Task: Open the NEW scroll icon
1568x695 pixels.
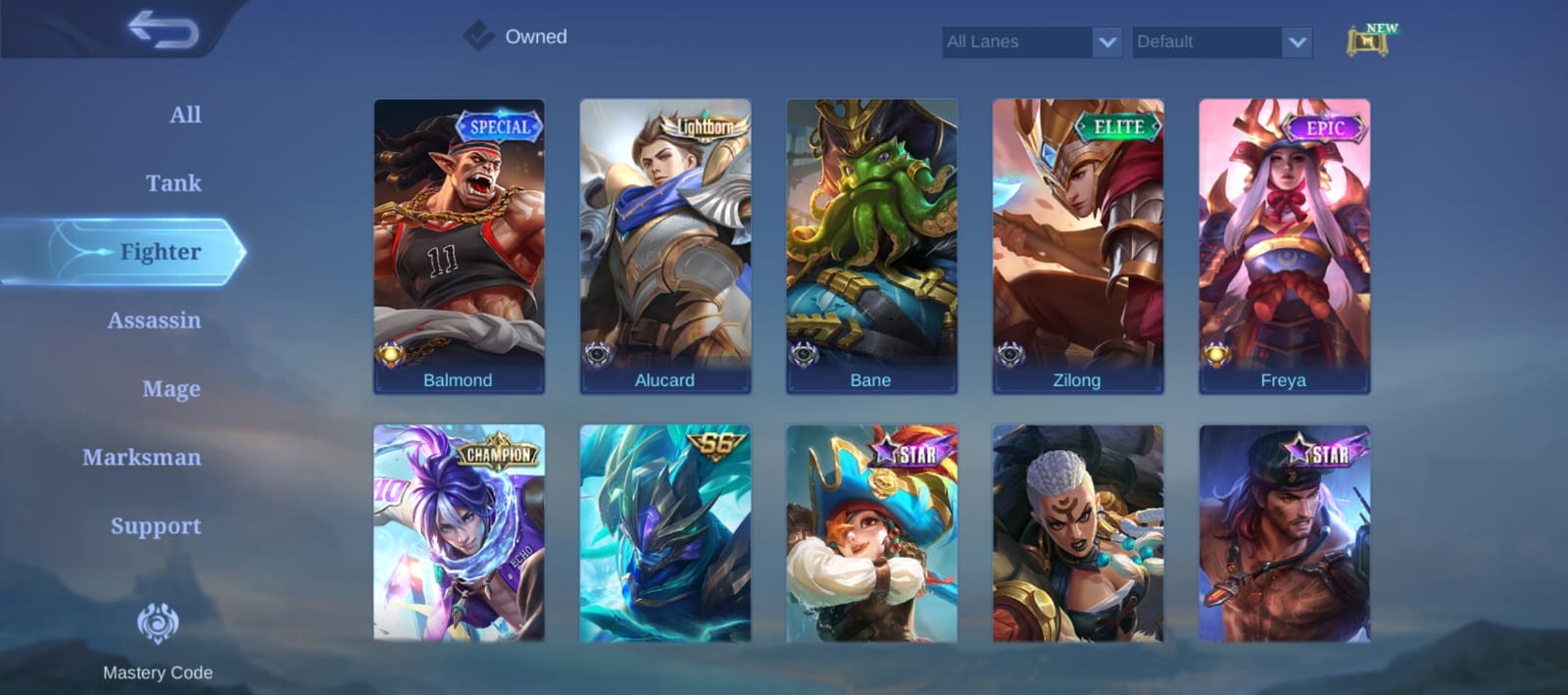Action: [x=1370, y=41]
